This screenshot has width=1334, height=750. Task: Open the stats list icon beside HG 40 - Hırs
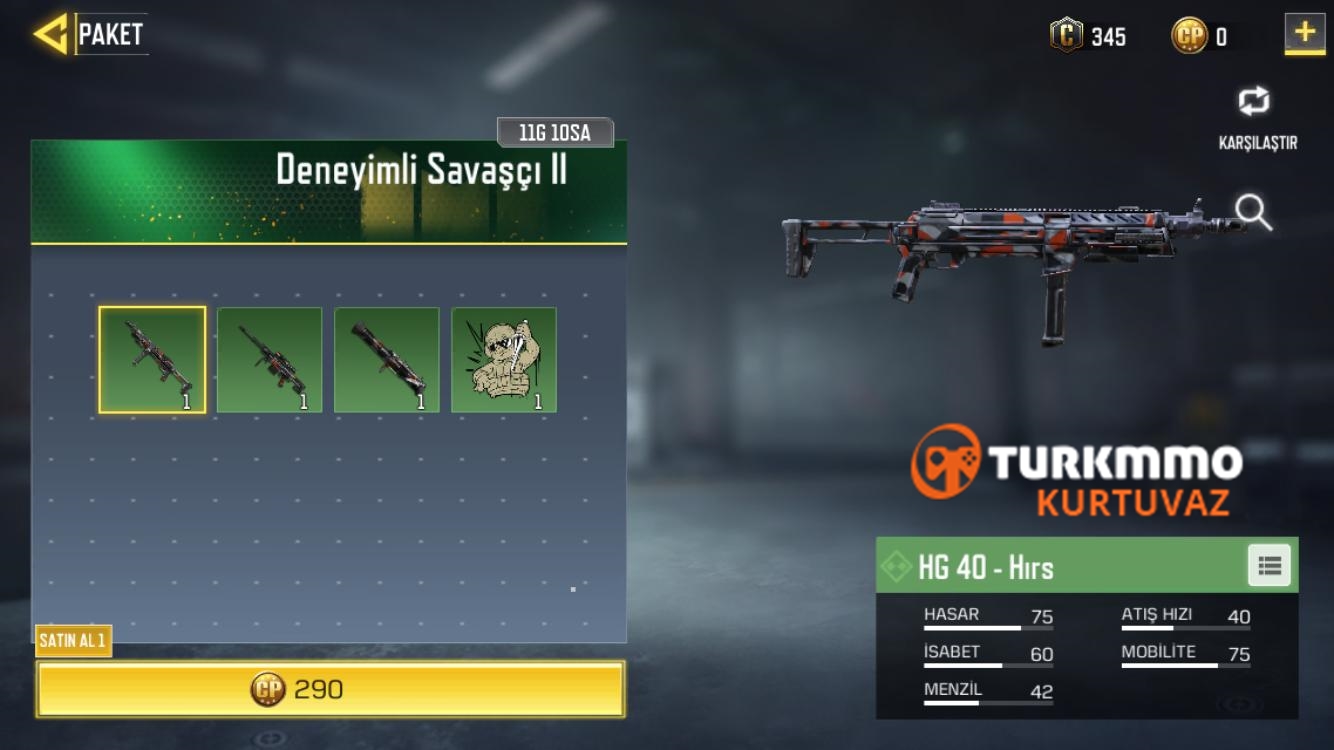[x=1268, y=566]
